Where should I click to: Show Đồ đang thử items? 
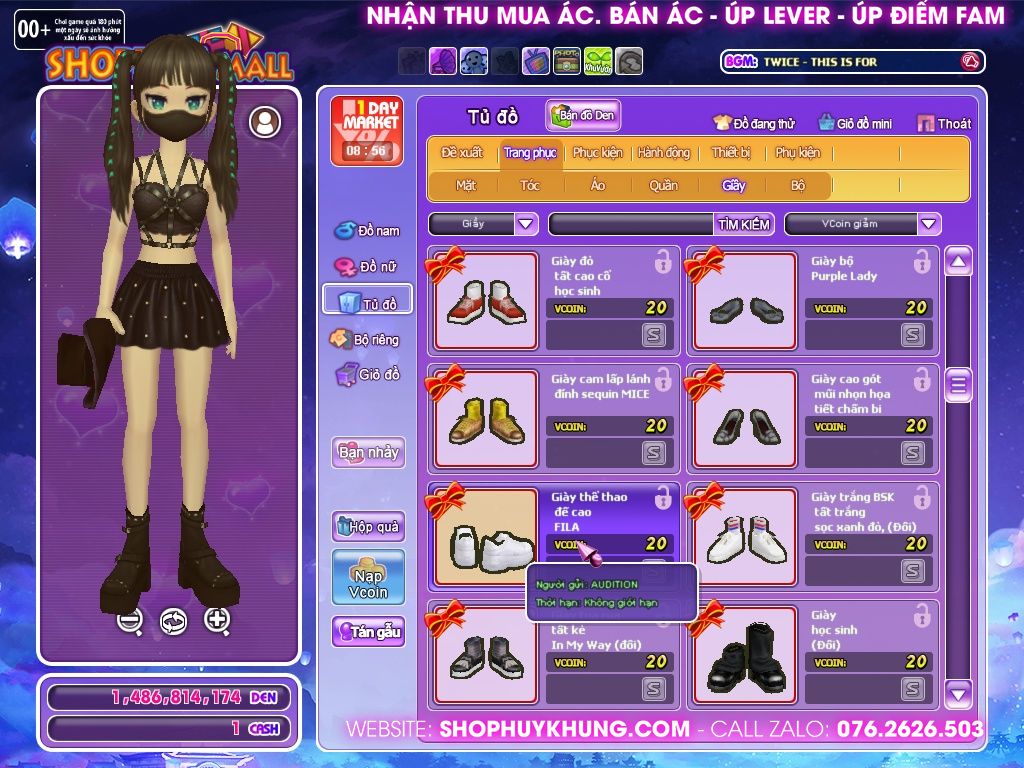tap(754, 124)
